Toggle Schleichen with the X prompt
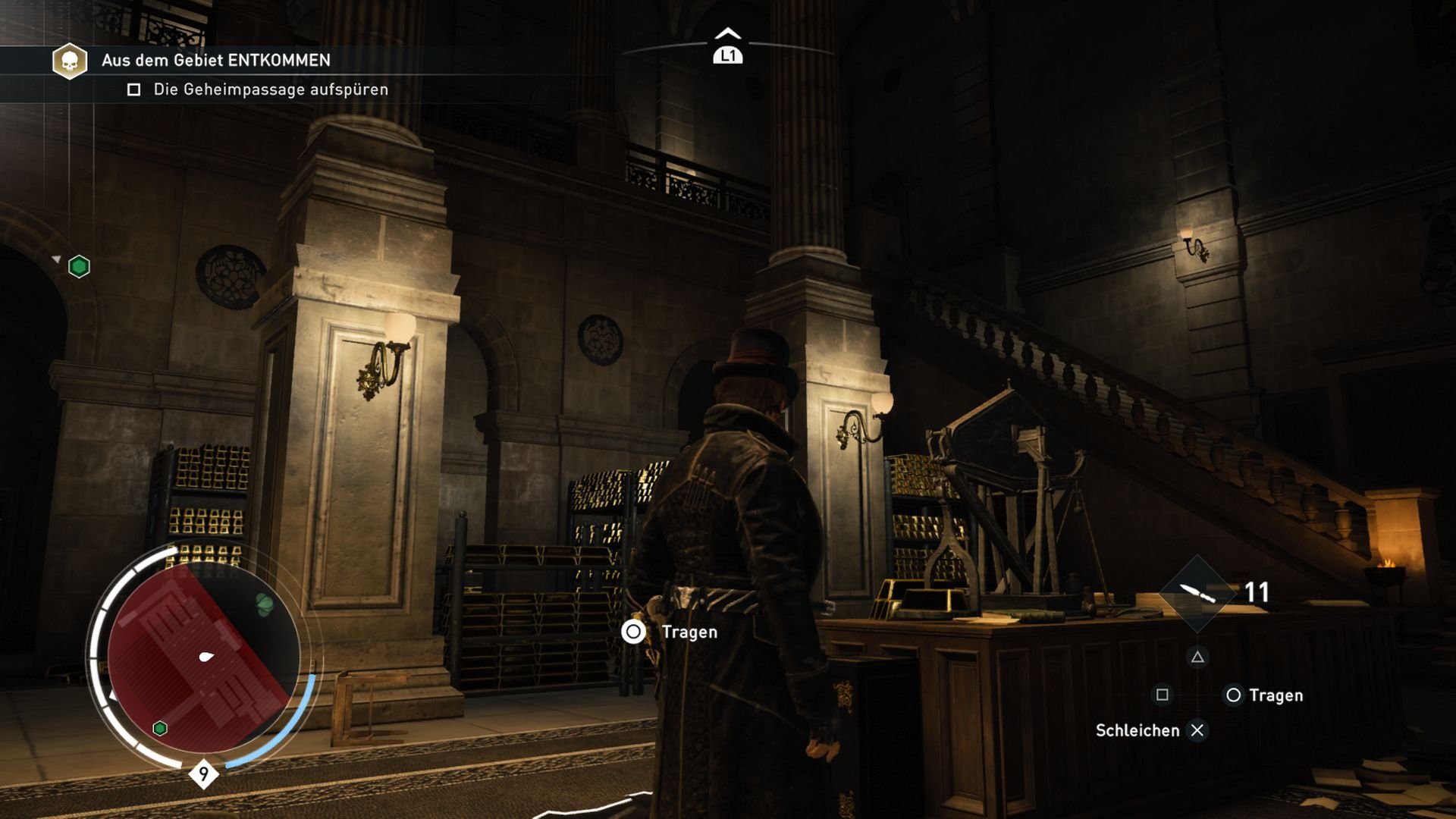This screenshot has width=1456, height=819. [1199, 730]
